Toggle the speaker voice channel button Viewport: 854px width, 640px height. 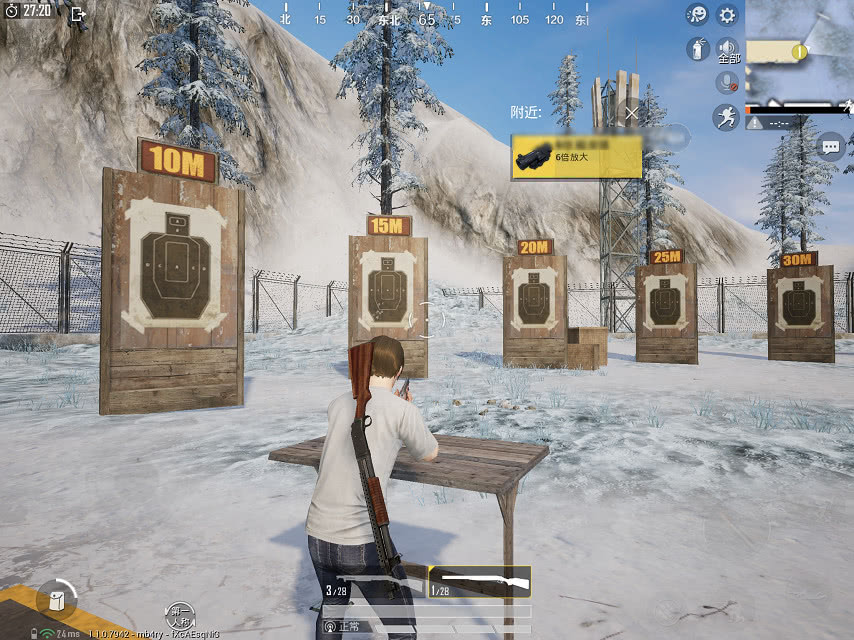coord(727,50)
